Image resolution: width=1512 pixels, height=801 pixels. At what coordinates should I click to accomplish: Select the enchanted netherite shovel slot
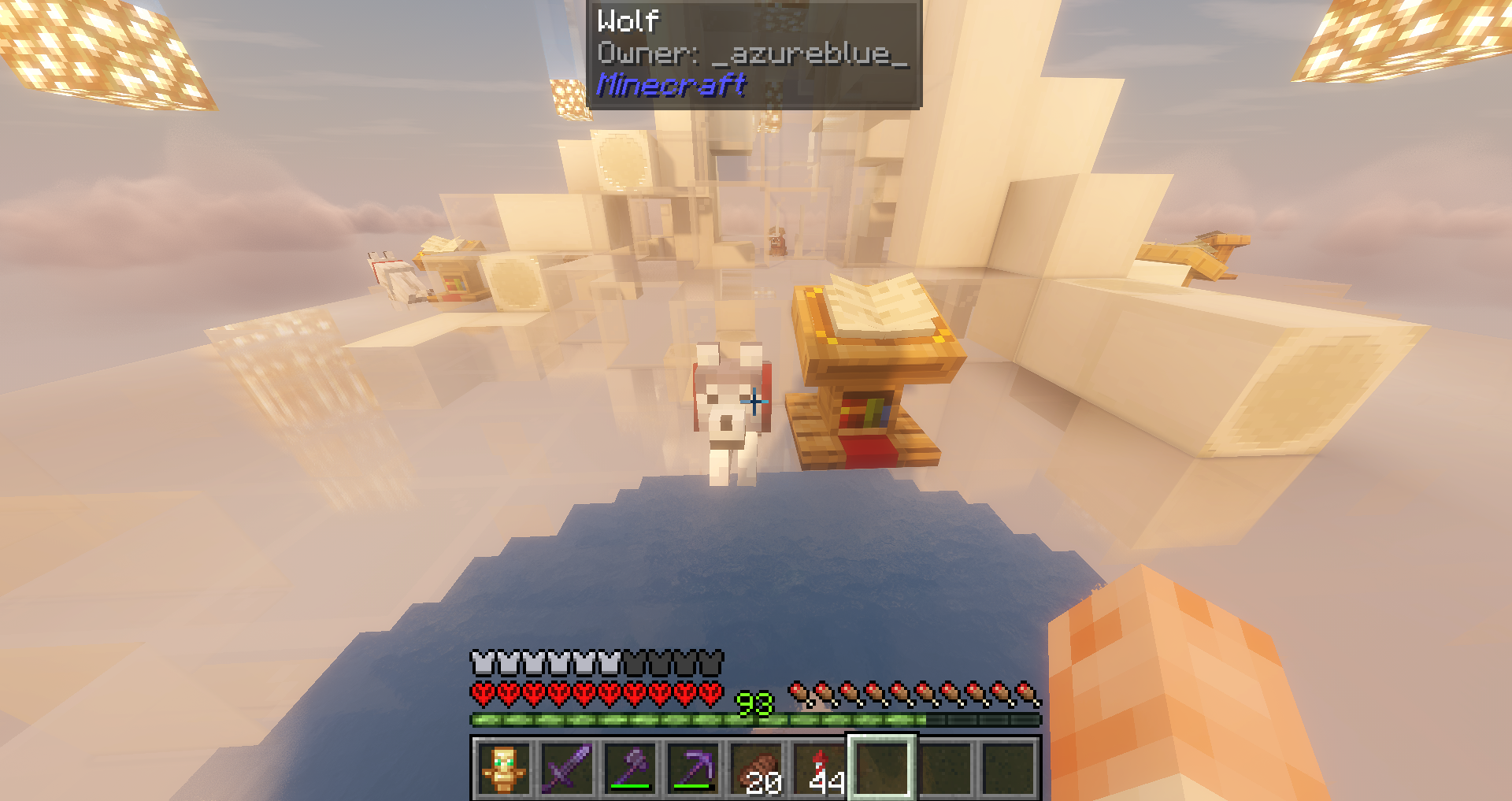click(630, 768)
